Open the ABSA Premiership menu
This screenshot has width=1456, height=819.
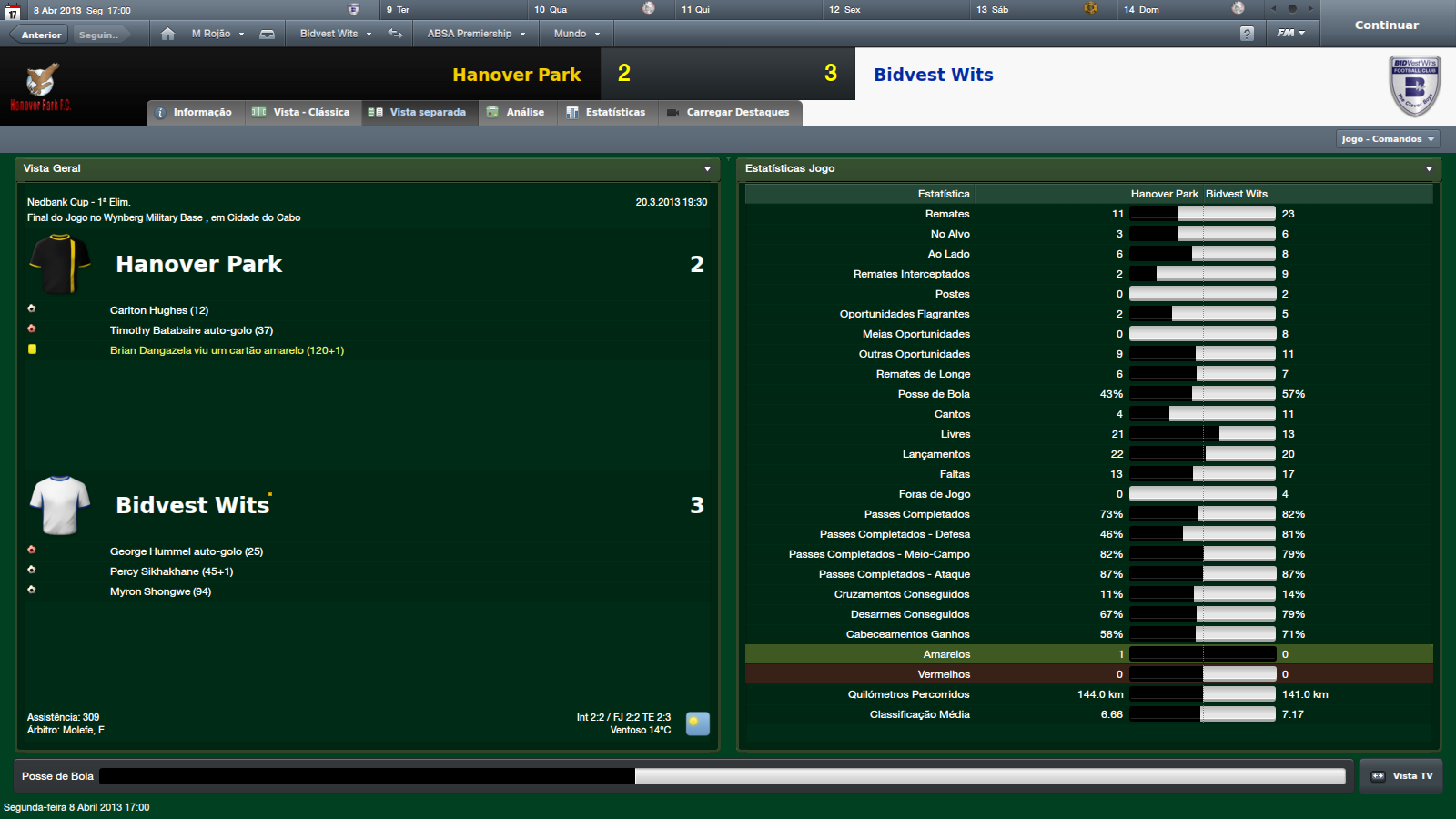pos(476,34)
